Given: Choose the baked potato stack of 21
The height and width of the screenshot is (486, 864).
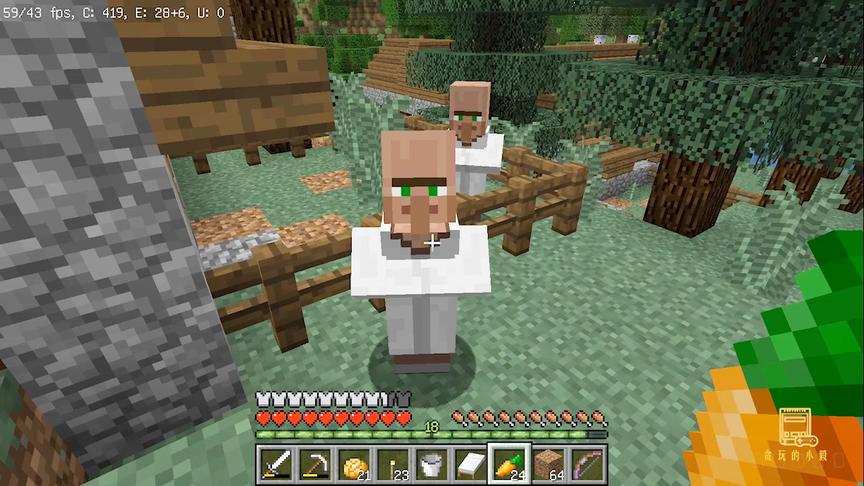Looking at the screenshot, I should [352, 464].
